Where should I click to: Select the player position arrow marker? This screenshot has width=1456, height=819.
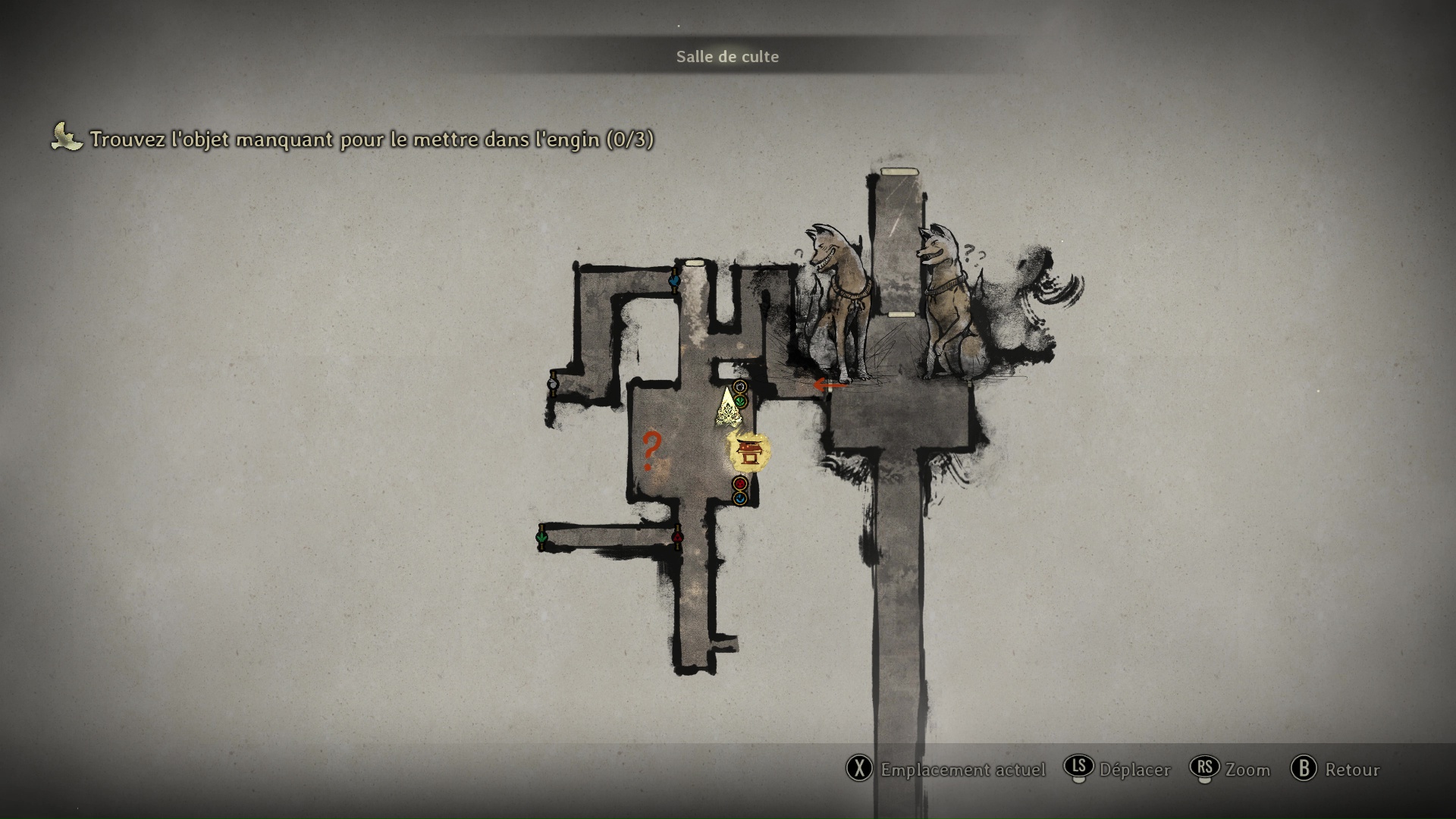click(729, 409)
